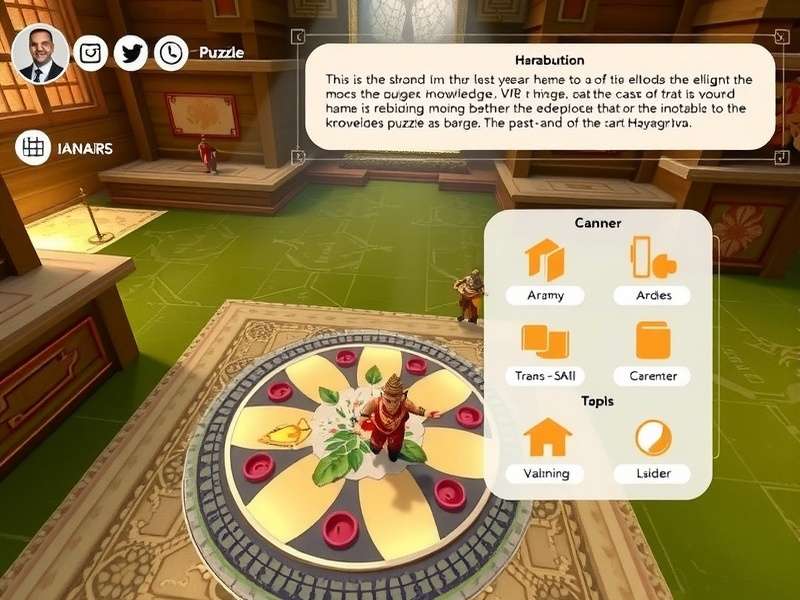This screenshot has height=600, width=800.
Task: Open the Twitter bird icon
Action: (x=131, y=53)
